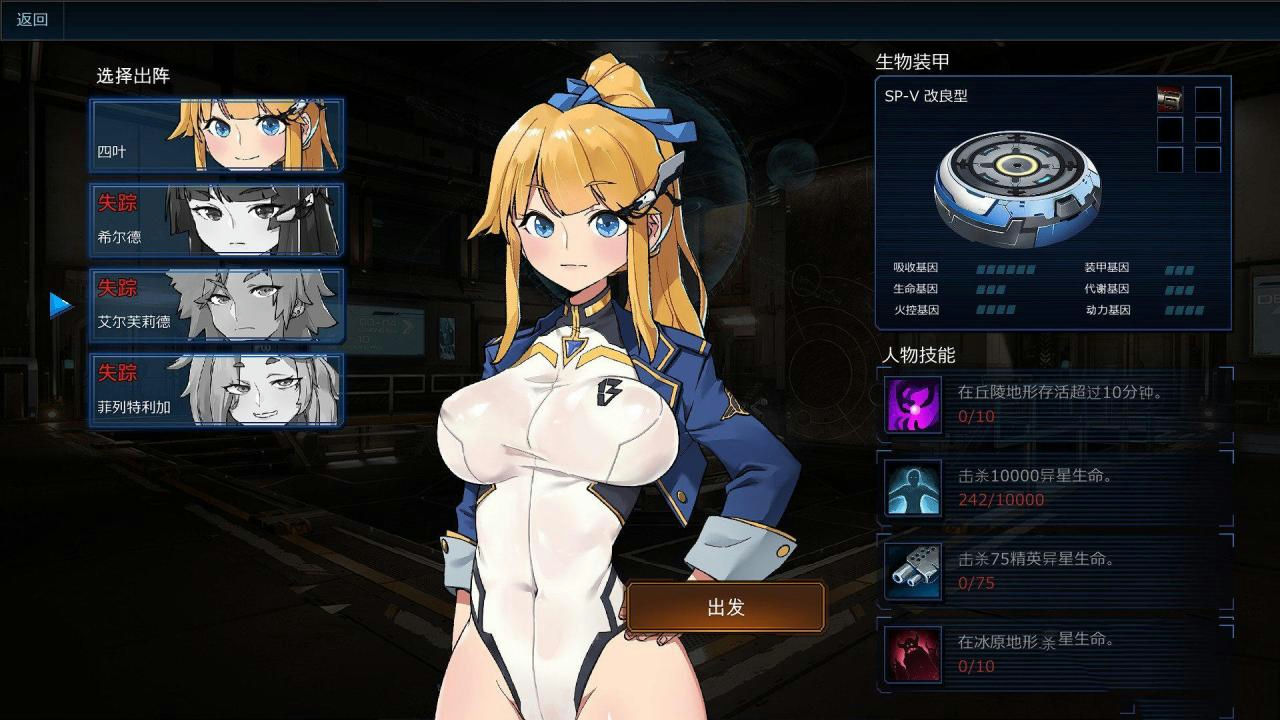Image resolution: width=1280 pixels, height=720 pixels.
Task: Select 四叶 as the active character
Action: 215,135
